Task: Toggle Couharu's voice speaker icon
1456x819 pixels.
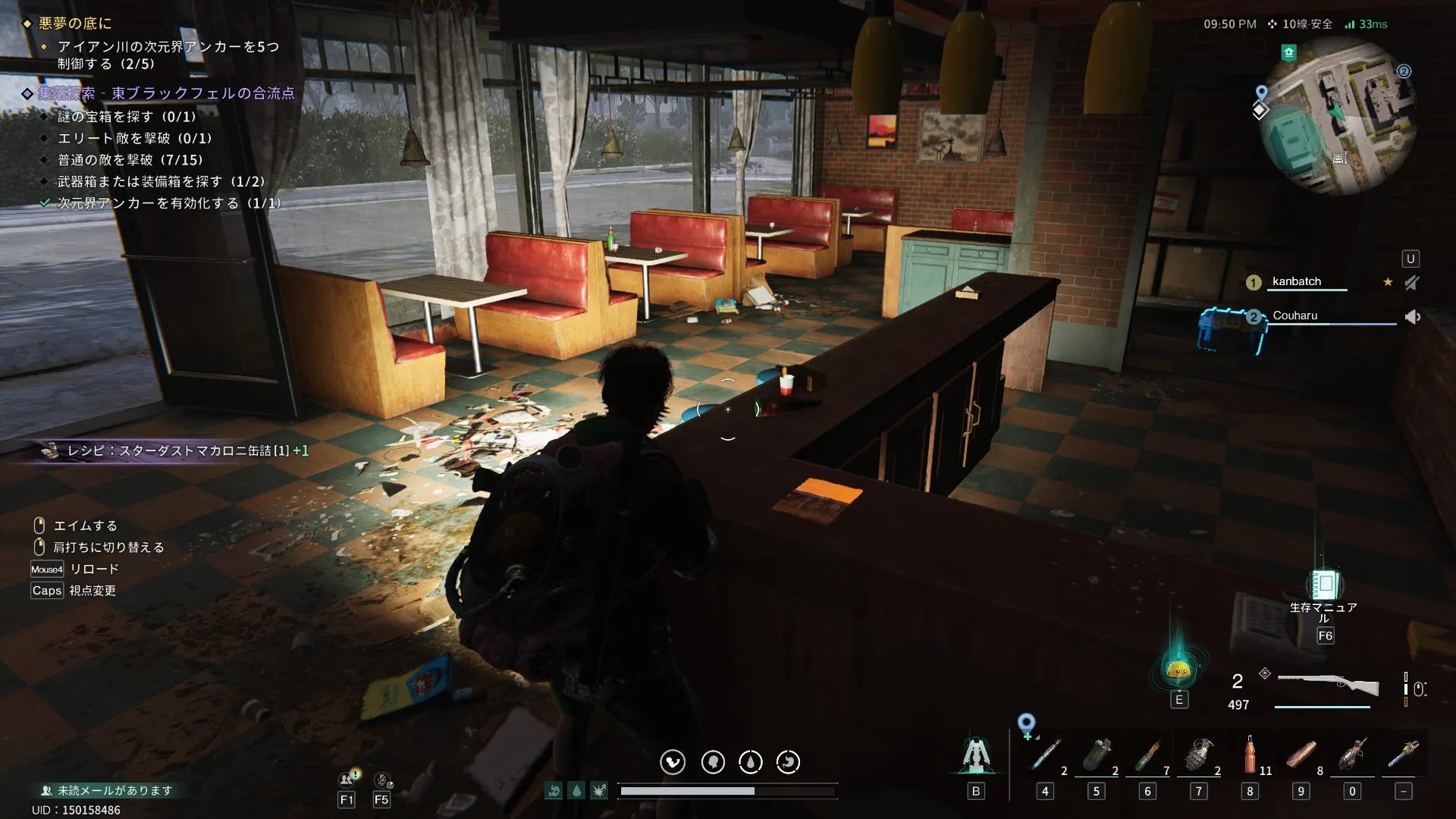Action: pyautogui.click(x=1412, y=317)
